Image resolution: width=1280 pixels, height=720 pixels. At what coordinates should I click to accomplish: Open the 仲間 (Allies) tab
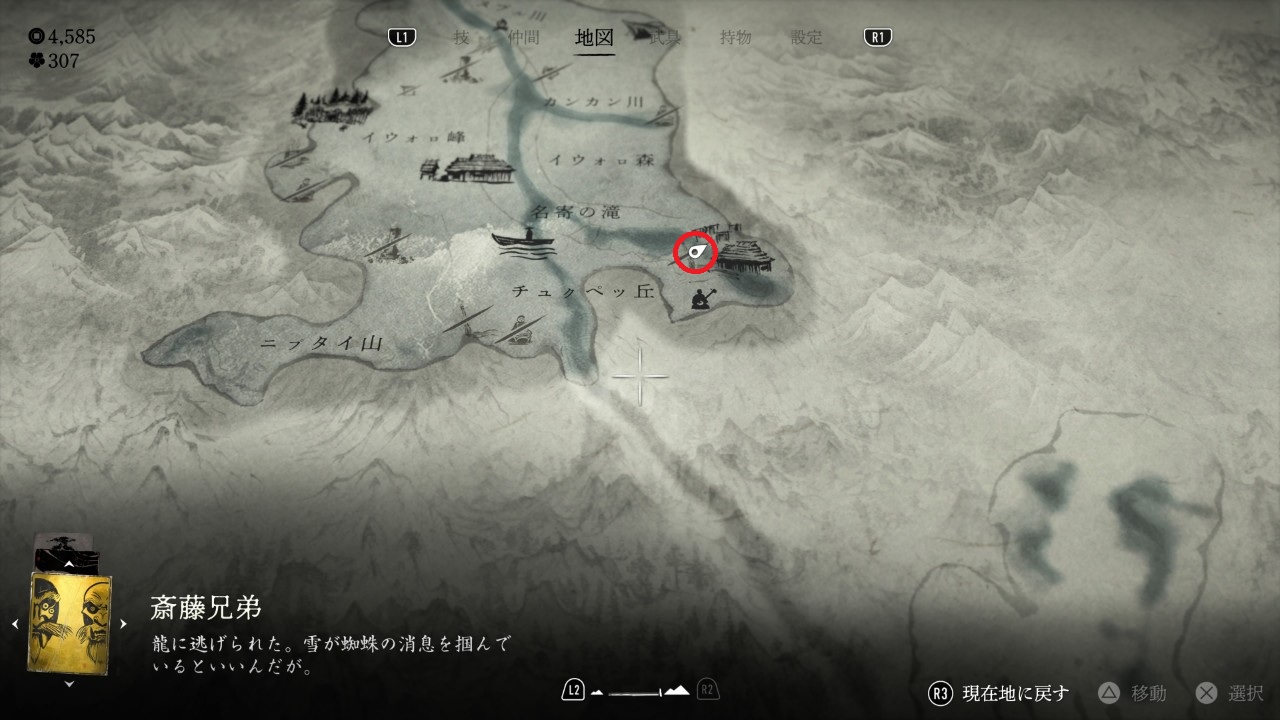pyautogui.click(x=523, y=38)
